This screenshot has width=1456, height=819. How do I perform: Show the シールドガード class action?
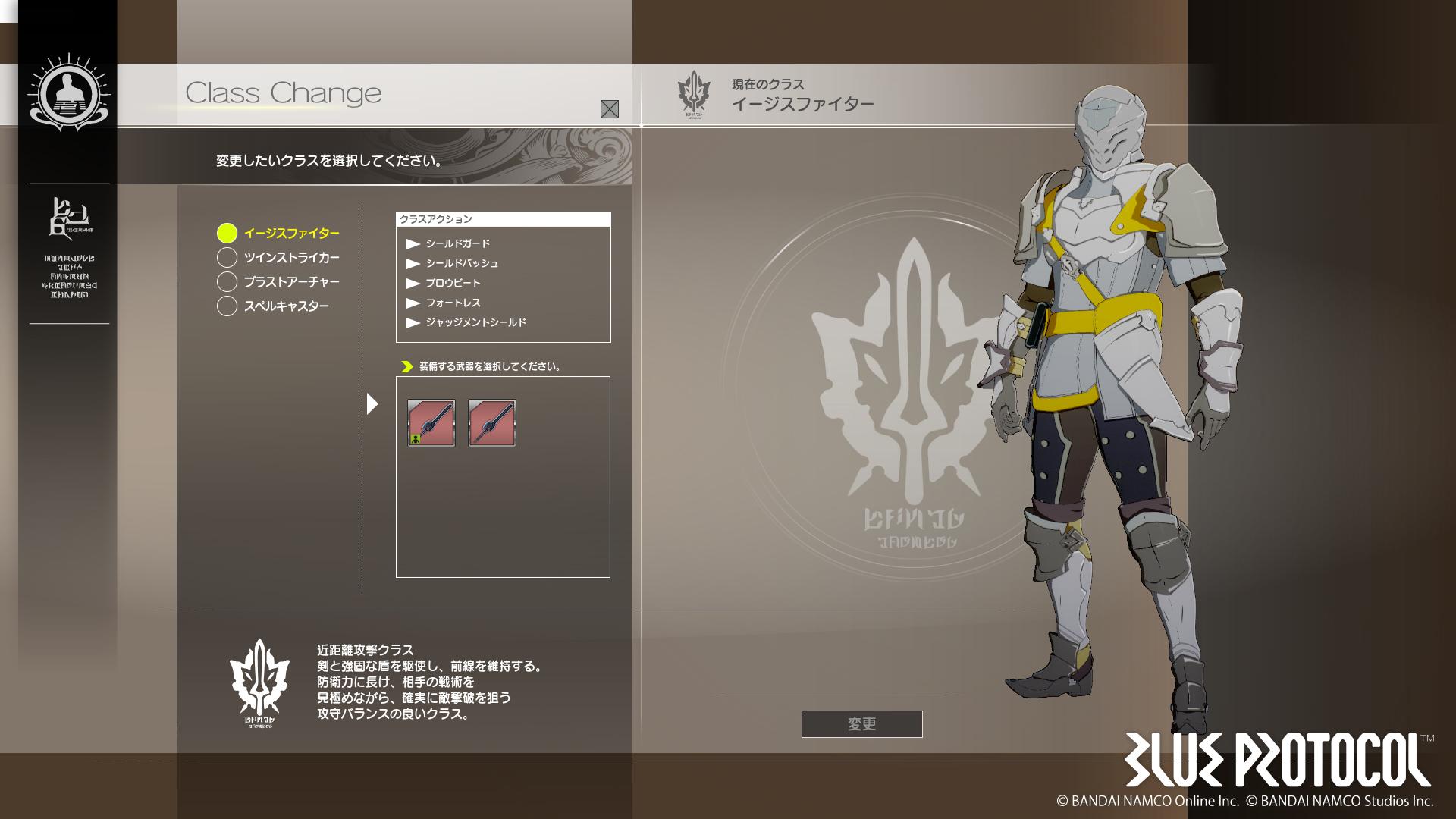(x=457, y=243)
